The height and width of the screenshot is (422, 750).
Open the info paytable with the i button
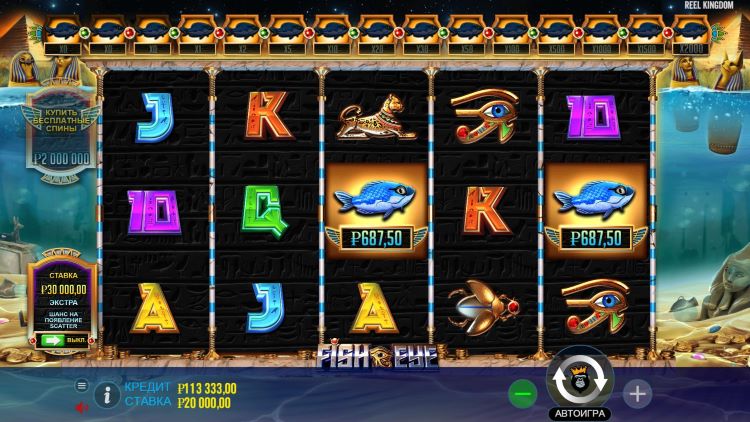[x=107, y=394]
